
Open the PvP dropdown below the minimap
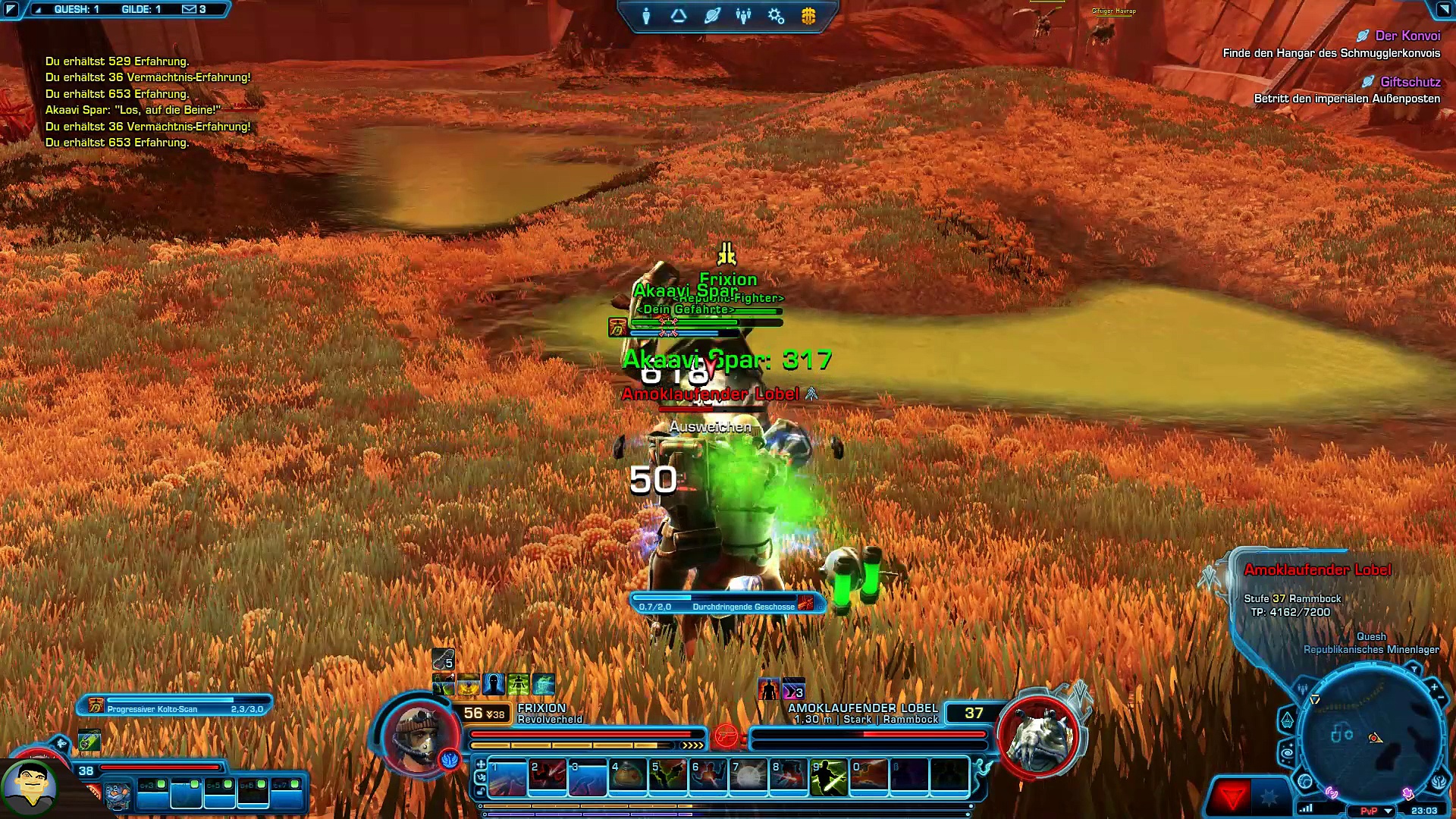tap(1389, 811)
